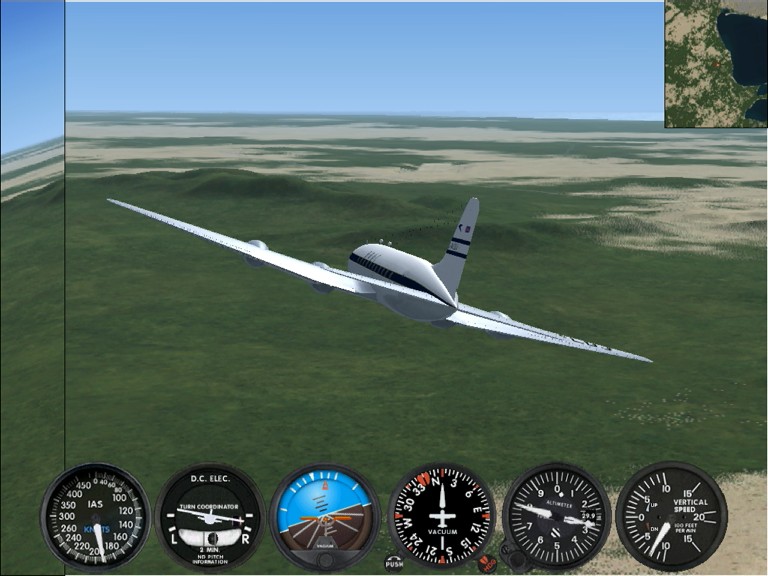Turn the red heading bug knob
Viewport: 768px width, 576px height.
pyautogui.click(x=487, y=562)
